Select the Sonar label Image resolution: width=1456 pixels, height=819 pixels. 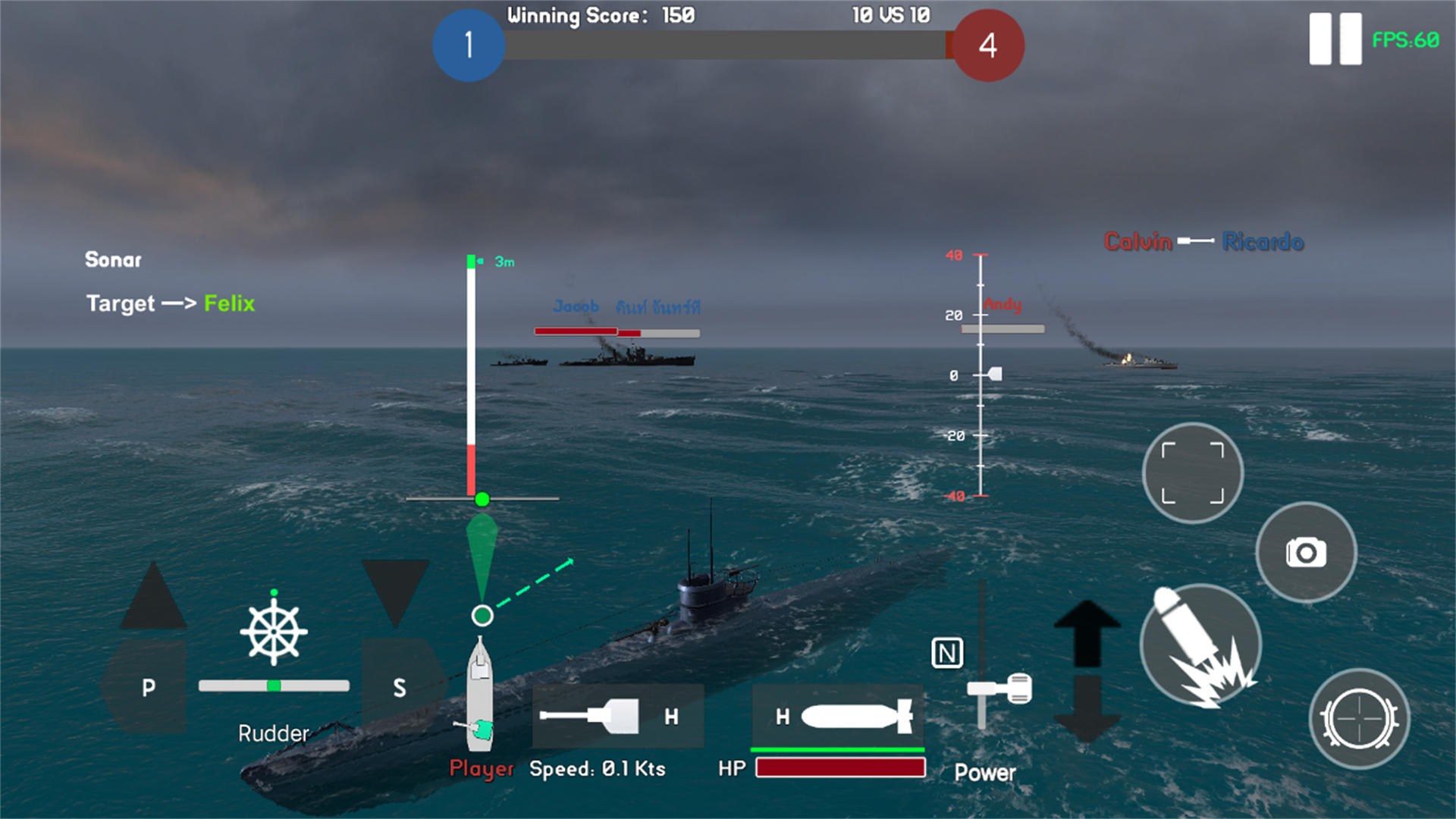click(113, 260)
